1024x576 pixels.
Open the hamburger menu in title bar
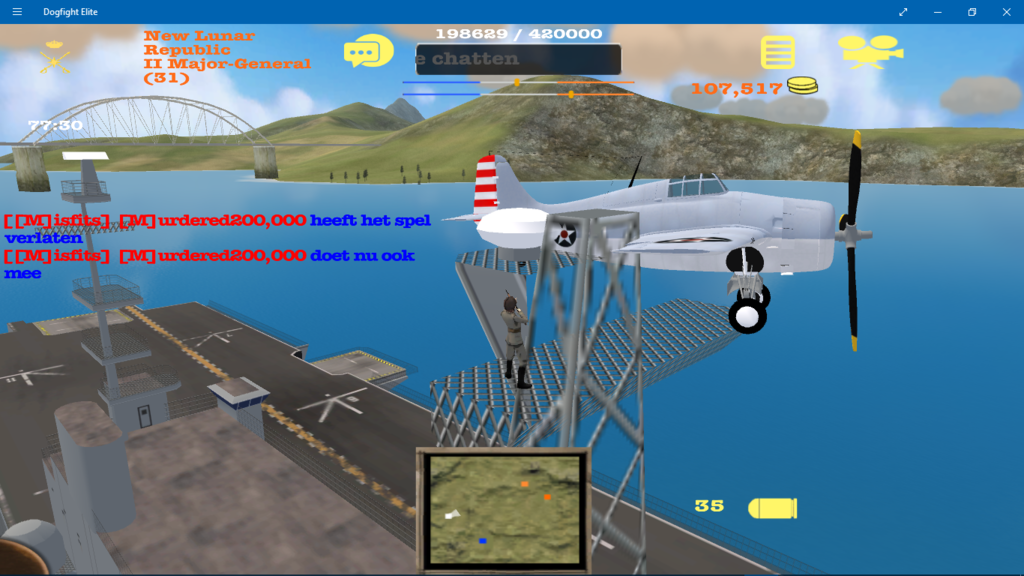click(17, 12)
